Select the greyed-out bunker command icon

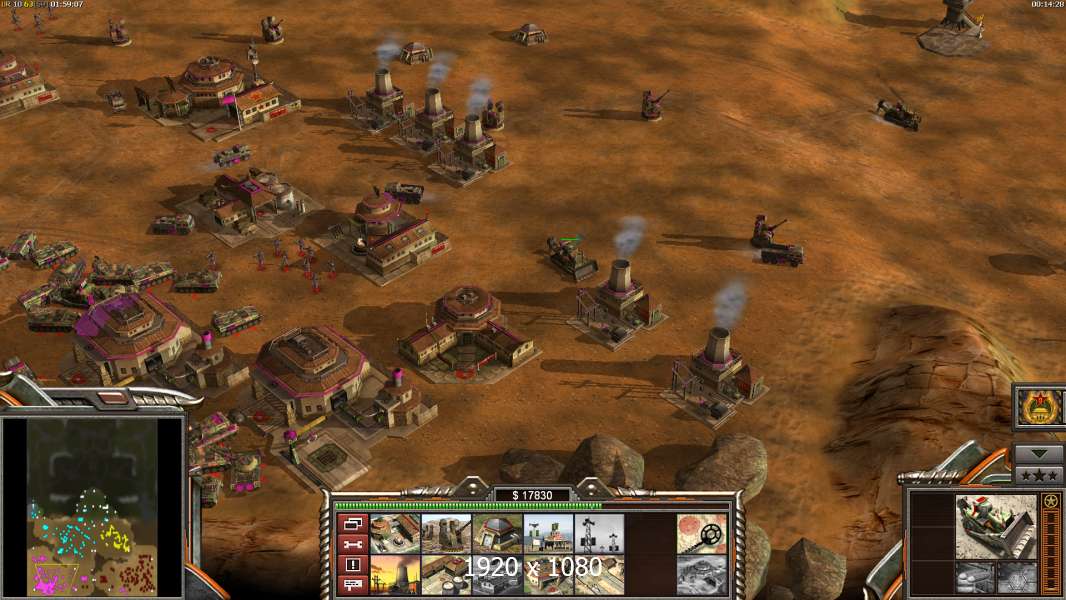(x=701, y=575)
